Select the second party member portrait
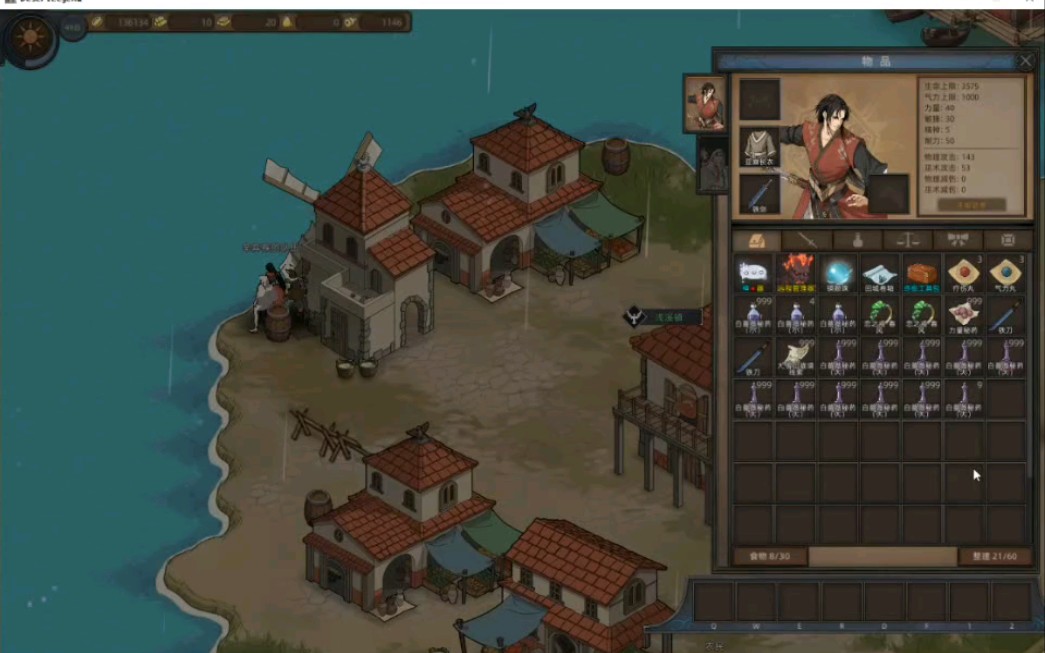Image resolution: width=1045 pixels, height=653 pixels. [x=712, y=166]
